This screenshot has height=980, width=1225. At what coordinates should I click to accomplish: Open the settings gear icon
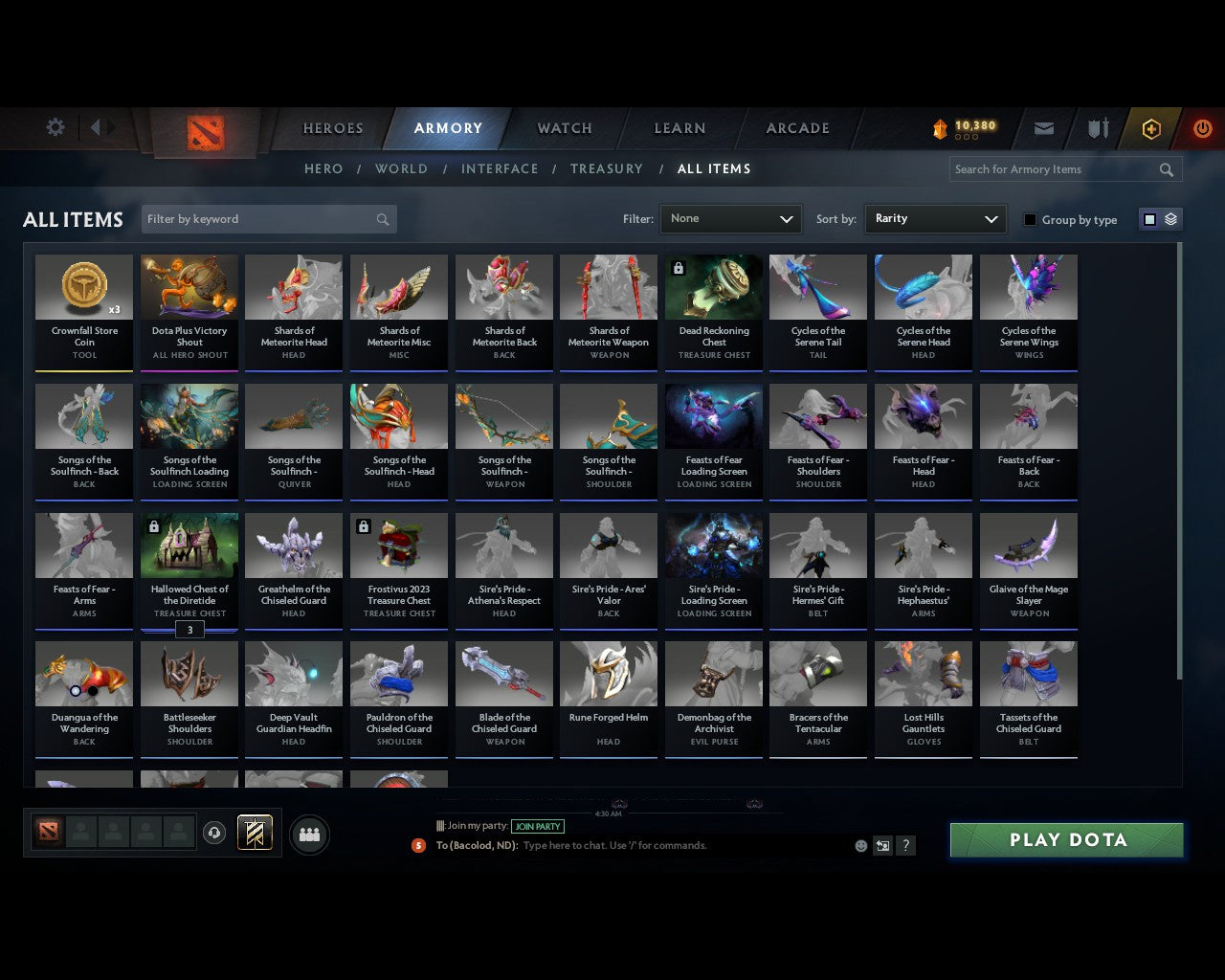55,127
